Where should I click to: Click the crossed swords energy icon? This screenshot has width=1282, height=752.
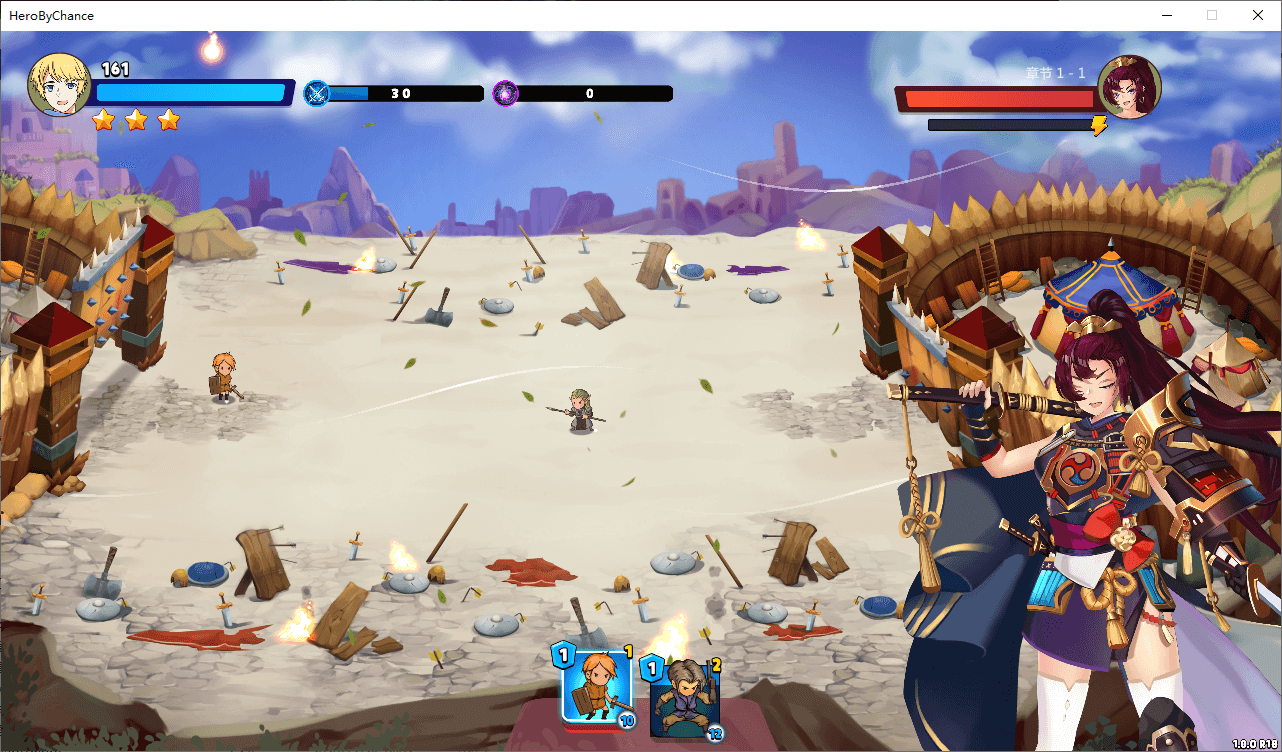pyautogui.click(x=317, y=94)
